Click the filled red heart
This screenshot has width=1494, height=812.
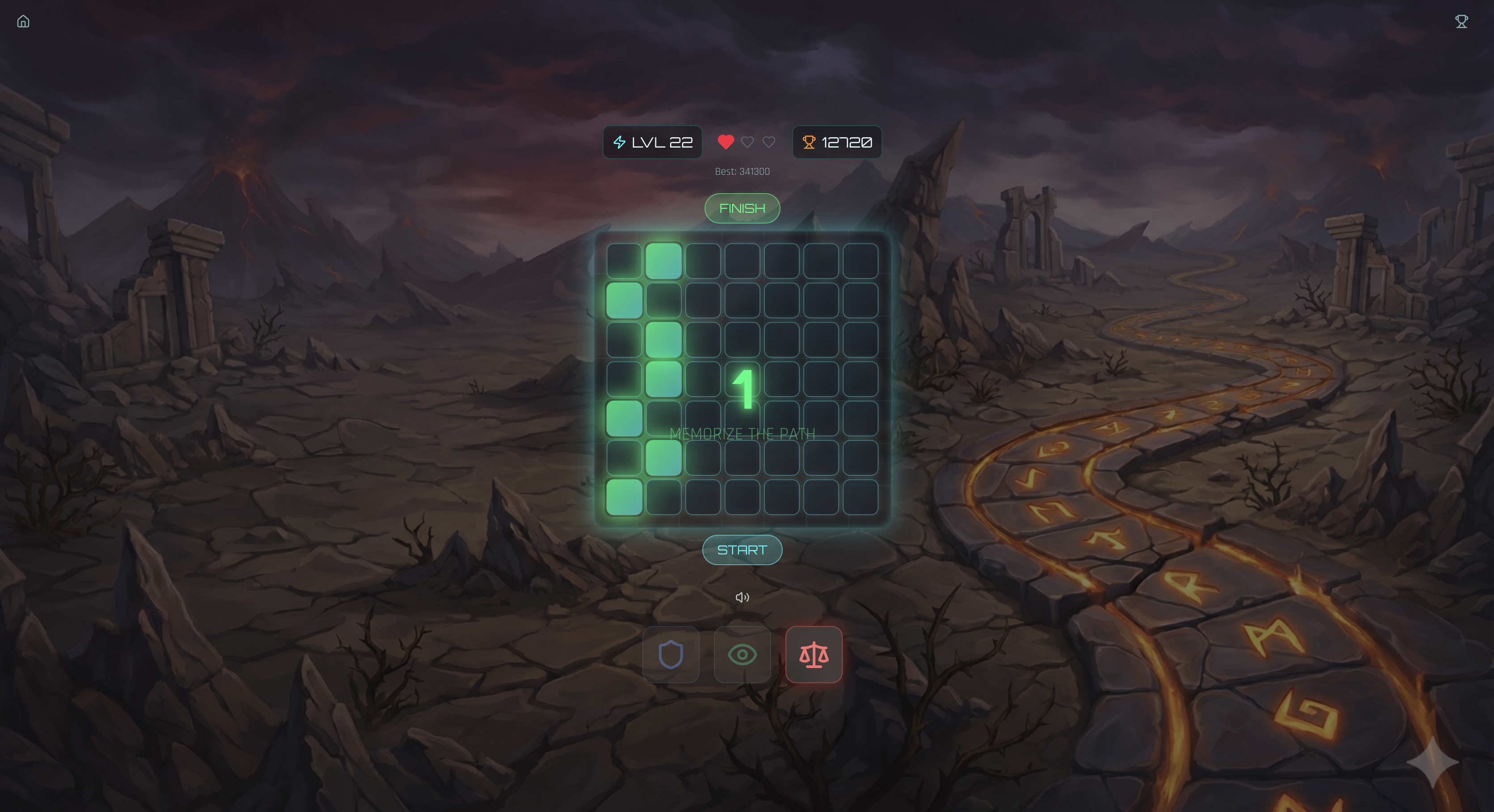725,142
